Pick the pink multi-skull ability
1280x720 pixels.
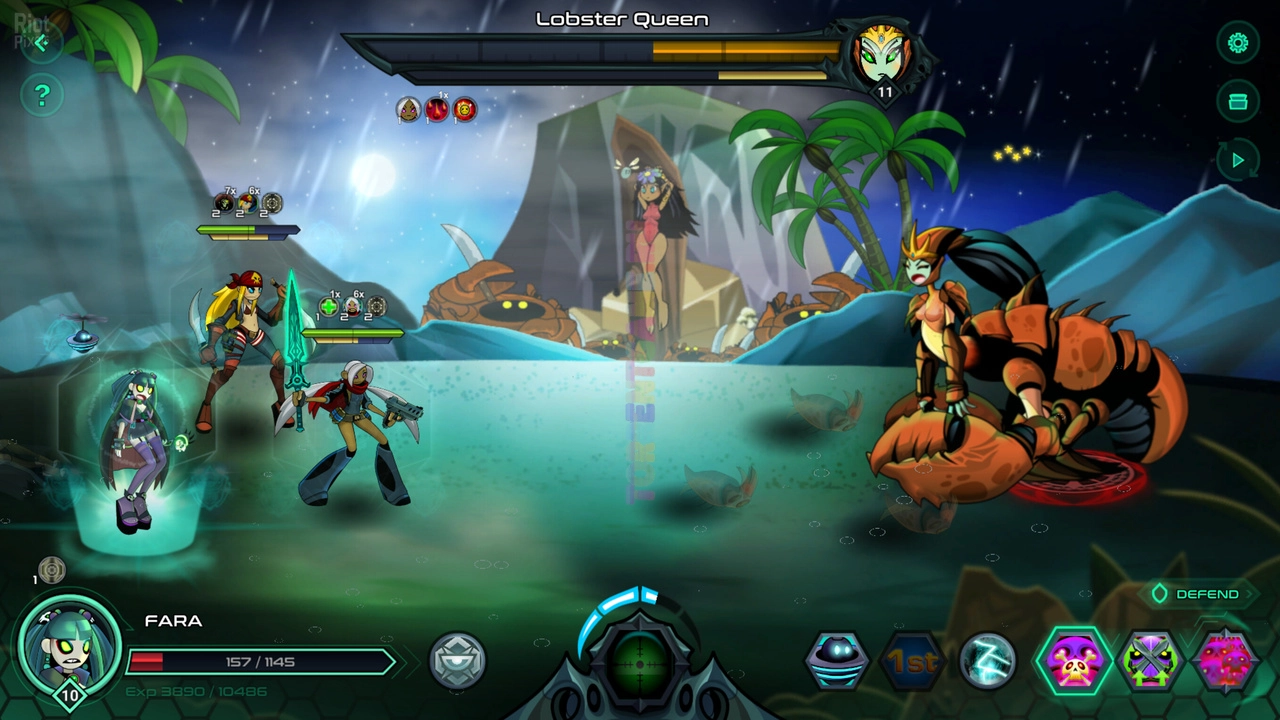tap(1225, 661)
